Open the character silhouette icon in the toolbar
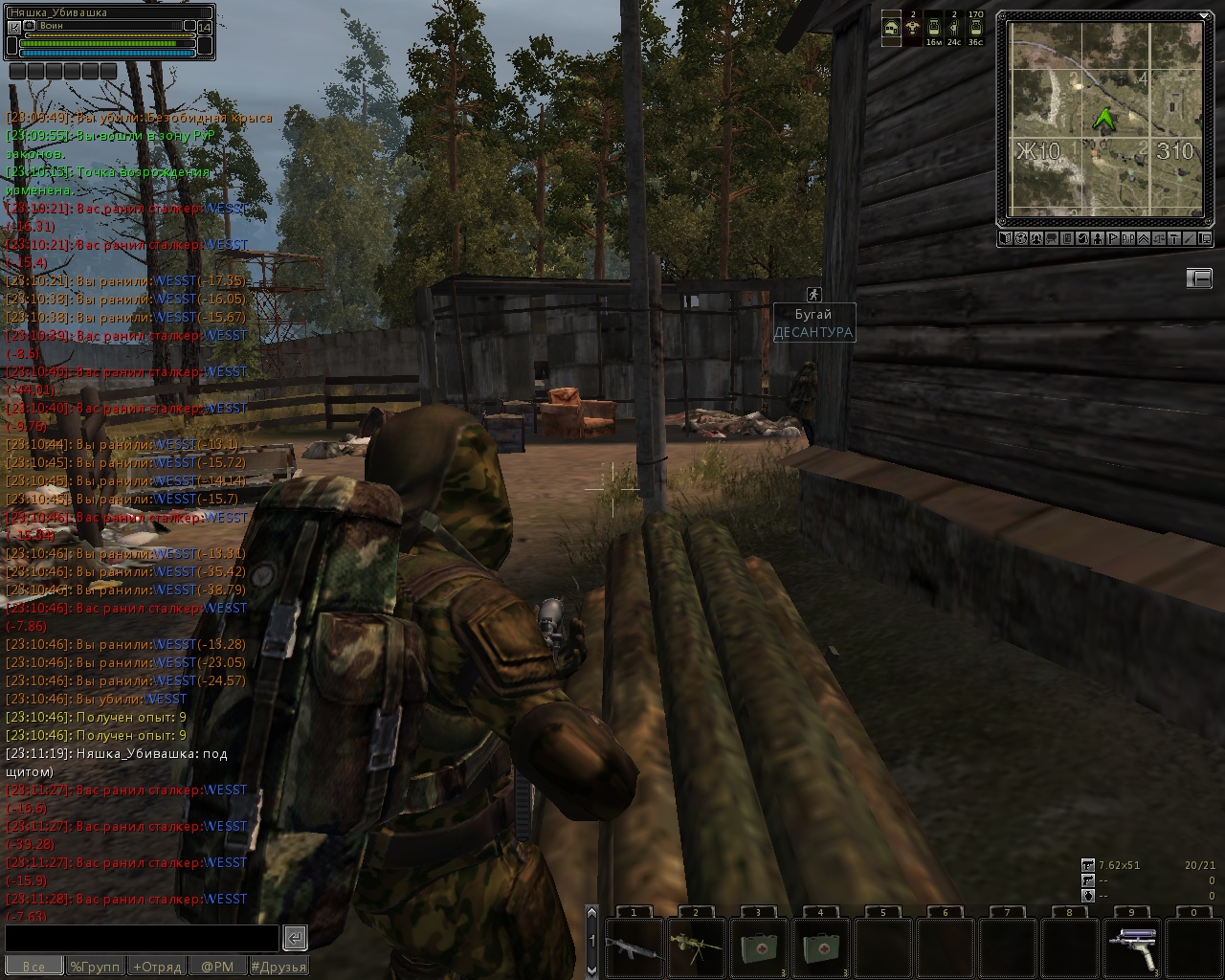This screenshot has width=1225, height=980. point(1098,238)
